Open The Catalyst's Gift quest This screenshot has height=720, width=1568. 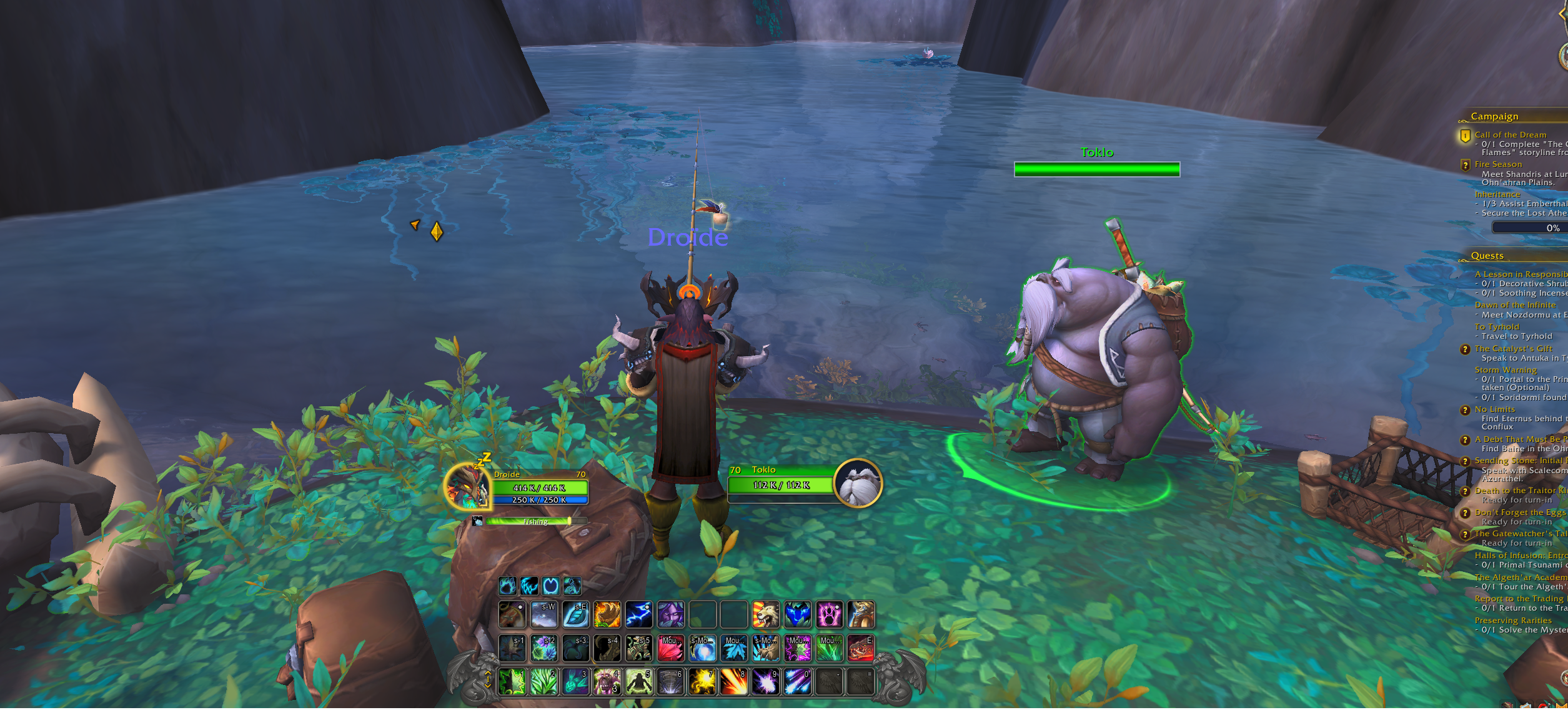click(x=1513, y=349)
